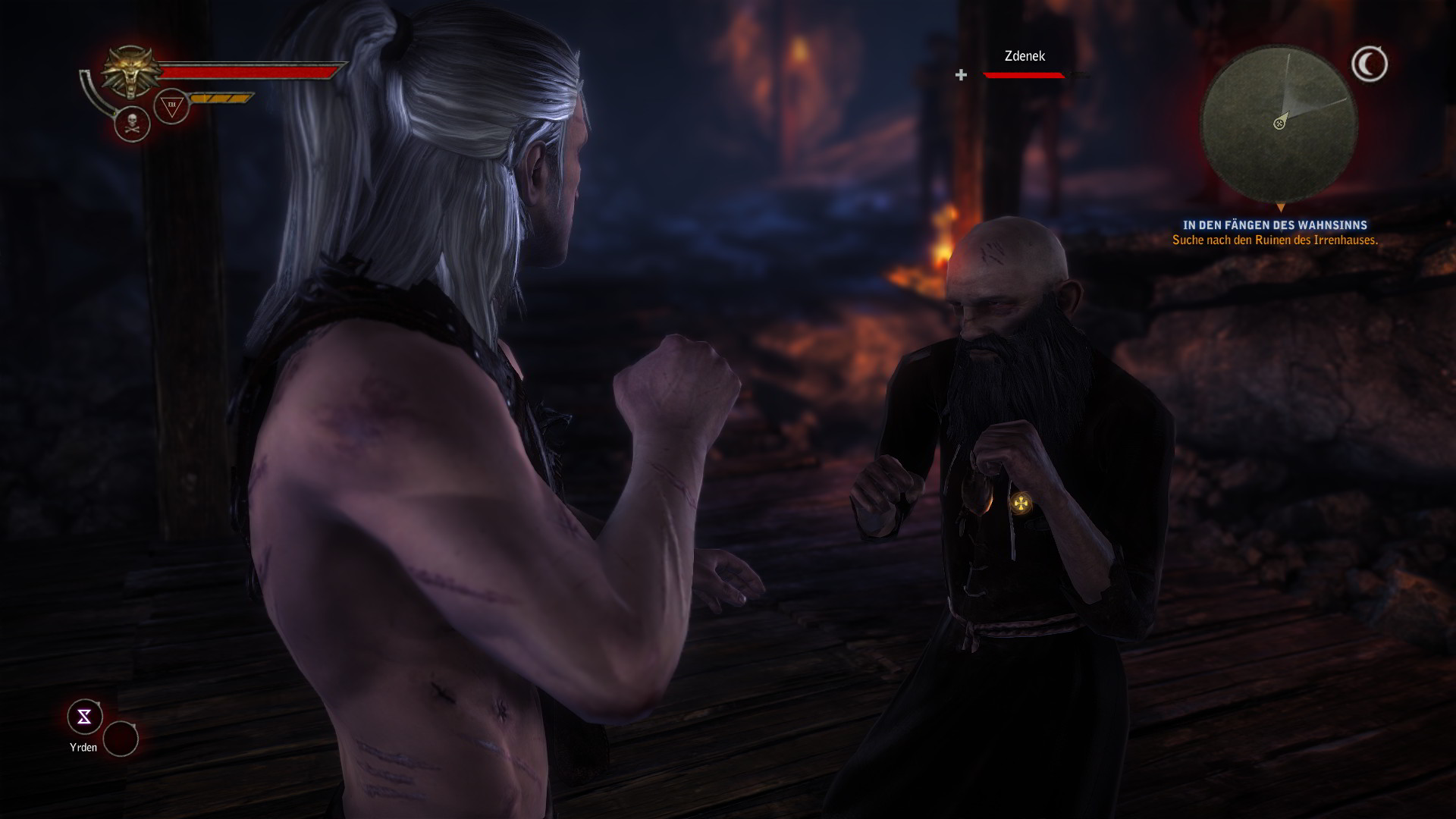
Task: Click the triangular sign indicator under the medallion
Action: point(171,106)
